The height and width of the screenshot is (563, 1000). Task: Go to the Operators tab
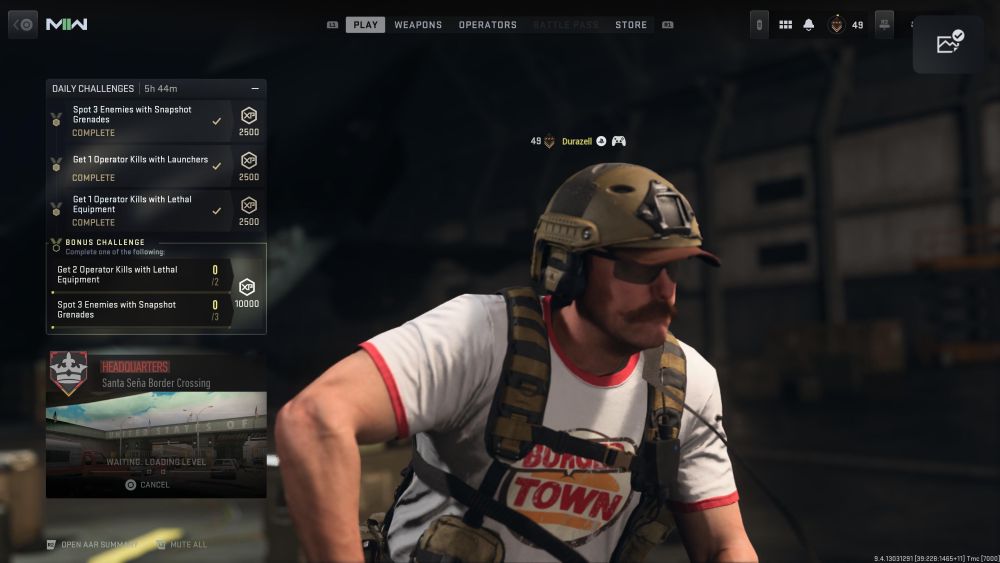pyautogui.click(x=488, y=25)
